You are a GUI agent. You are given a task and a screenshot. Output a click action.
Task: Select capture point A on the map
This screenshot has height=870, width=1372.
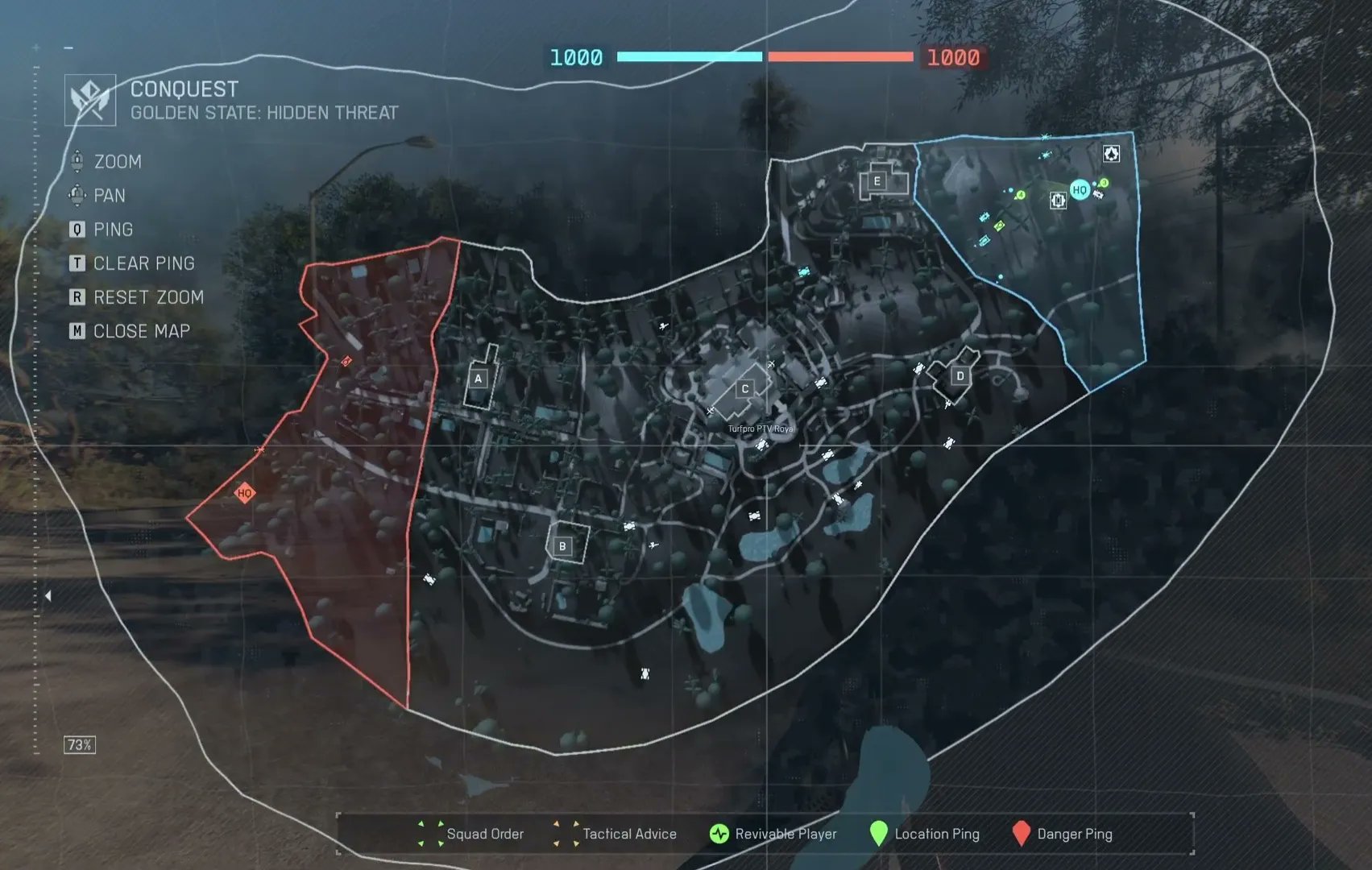coord(478,378)
